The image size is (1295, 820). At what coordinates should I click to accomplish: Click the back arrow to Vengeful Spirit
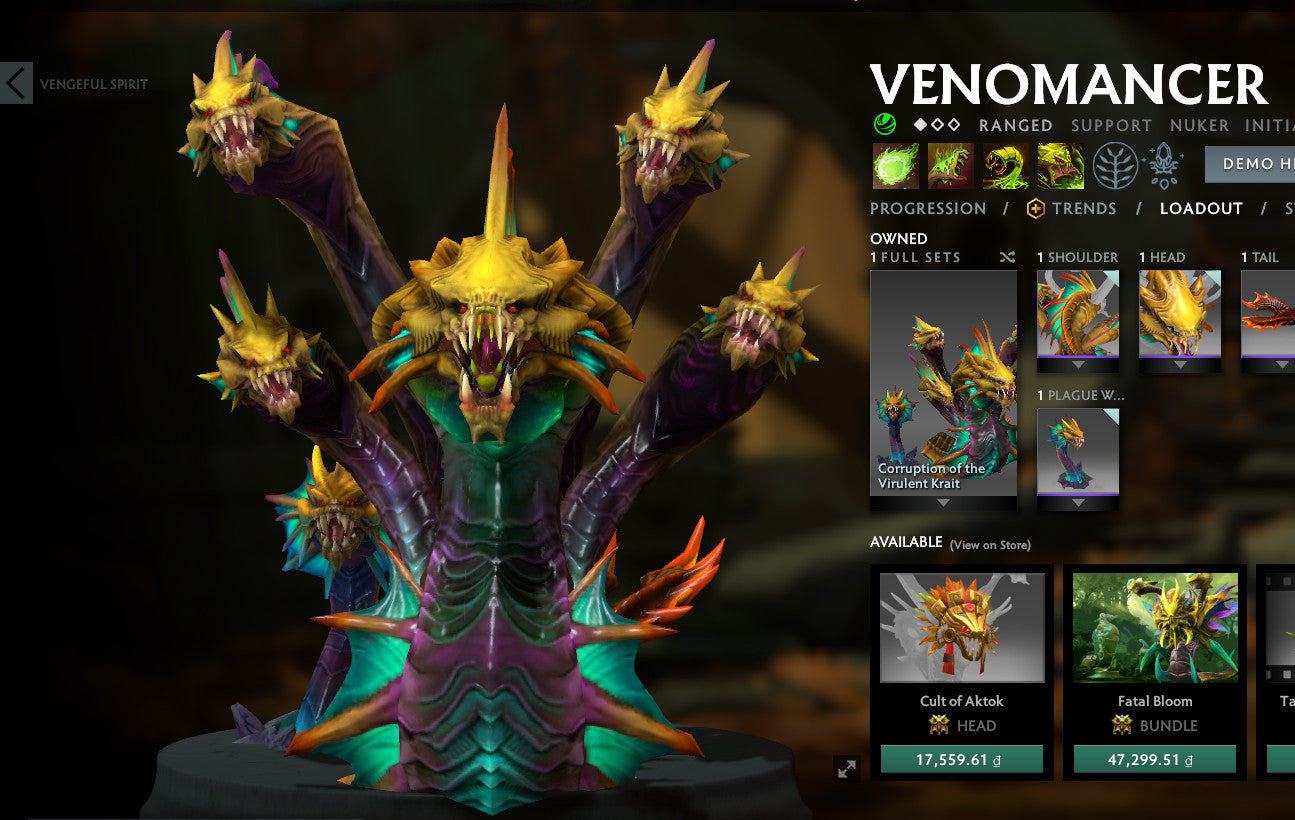click(15, 84)
